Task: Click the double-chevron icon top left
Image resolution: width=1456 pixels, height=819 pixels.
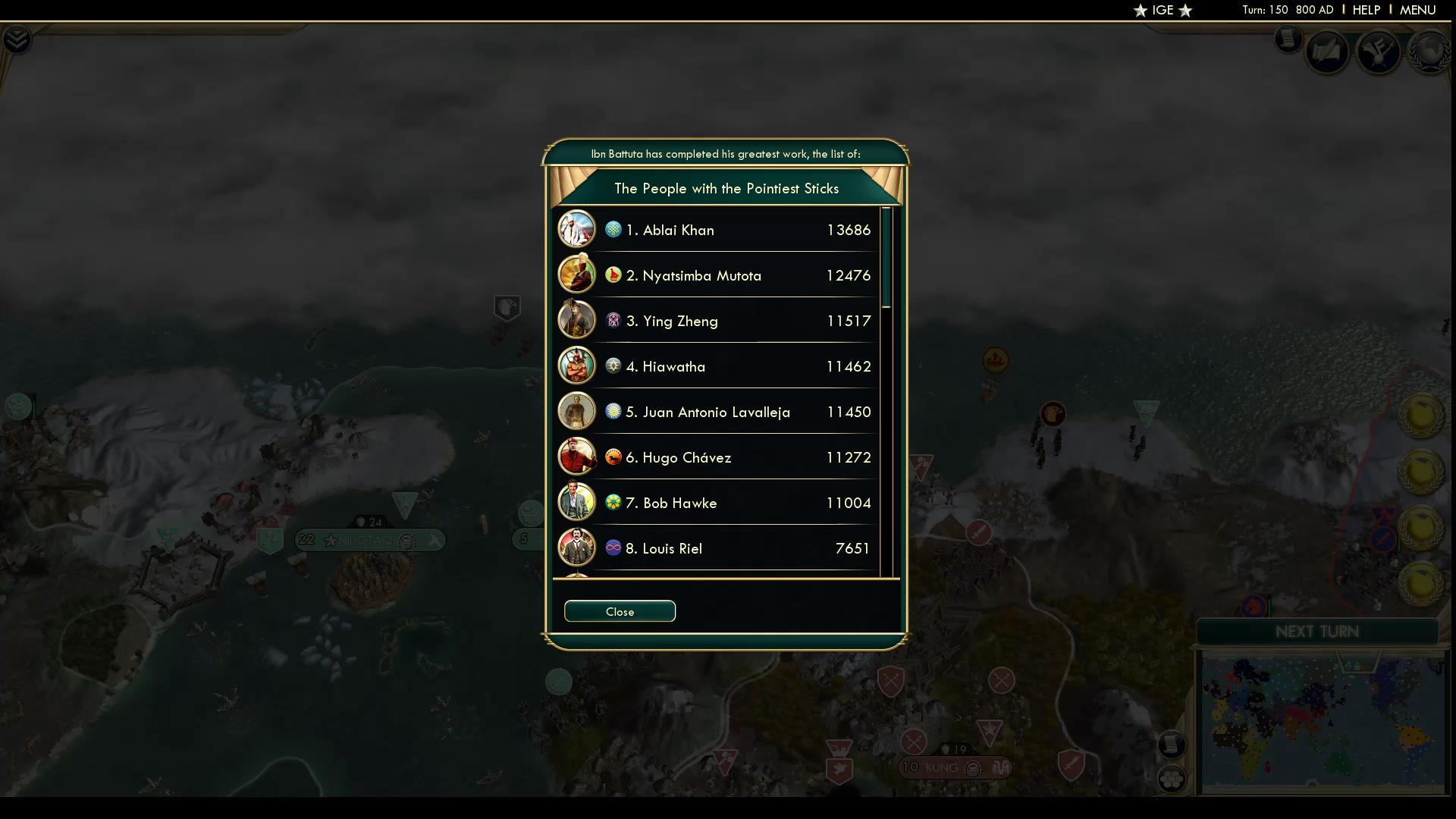Action: click(x=16, y=39)
